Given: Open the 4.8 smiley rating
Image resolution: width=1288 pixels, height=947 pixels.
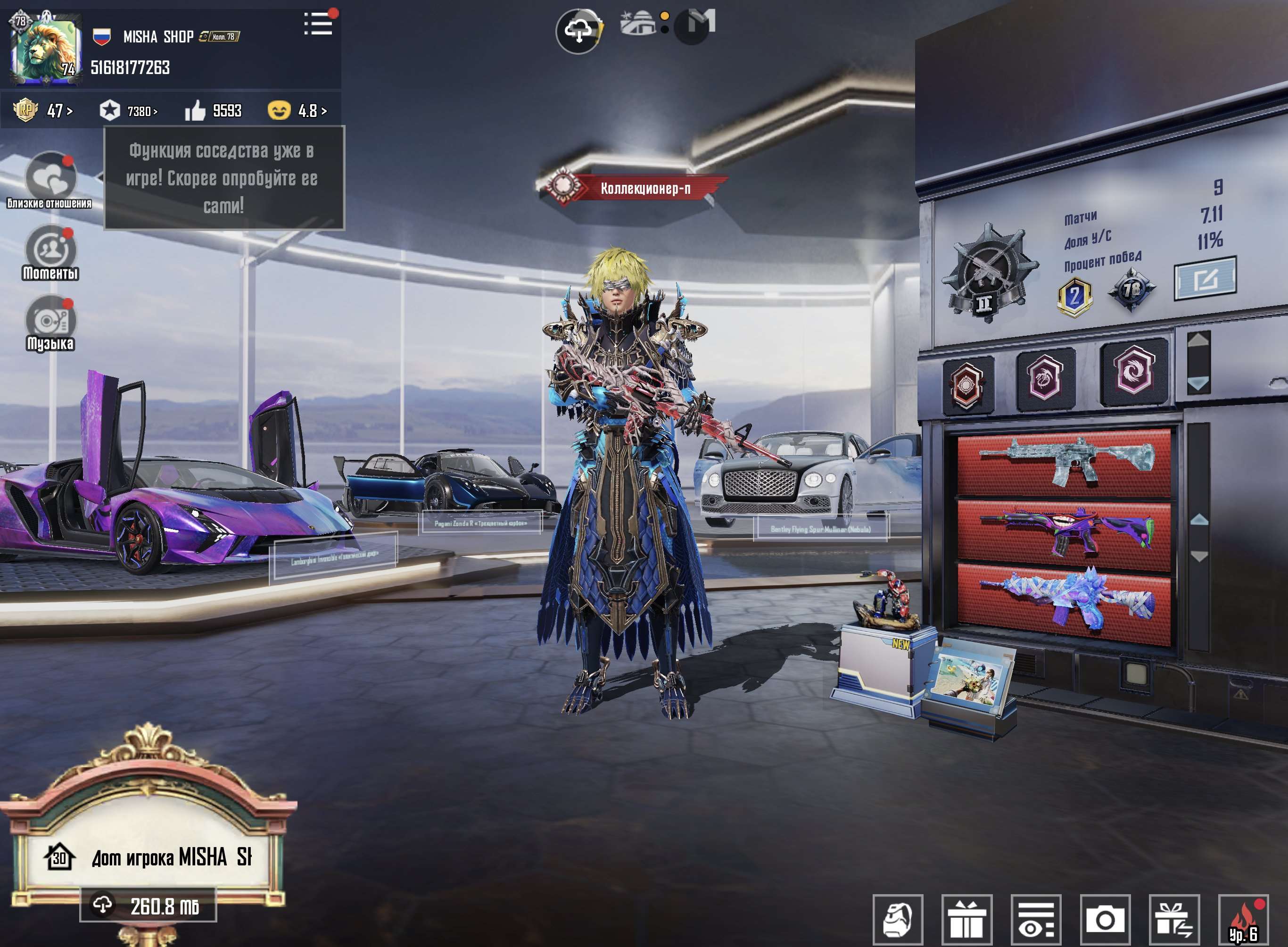Looking at the screenshot, I should pyautogui.click(x=297, y=110).
